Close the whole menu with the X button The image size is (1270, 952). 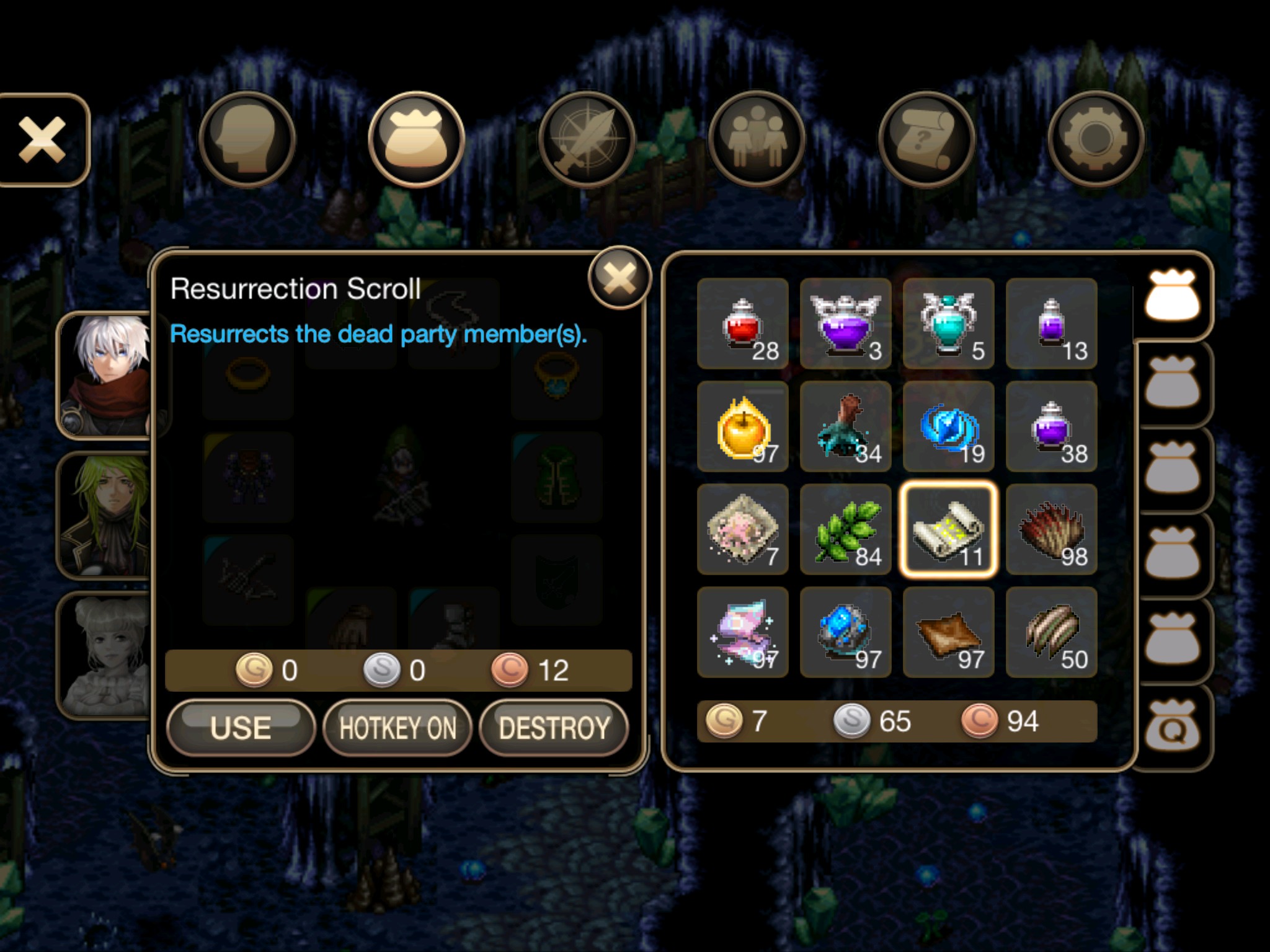[x=42, y=139]
